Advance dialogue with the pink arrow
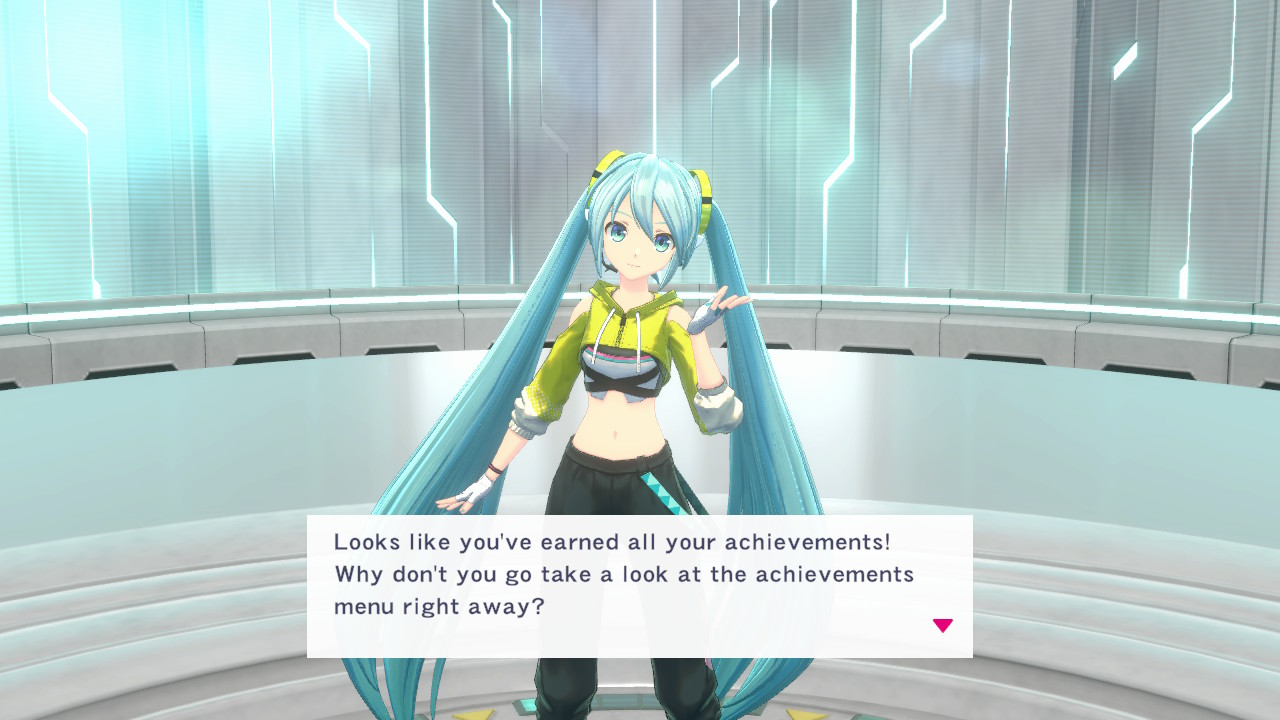Screen dimensions: 1280x720 tap(942, 626)
